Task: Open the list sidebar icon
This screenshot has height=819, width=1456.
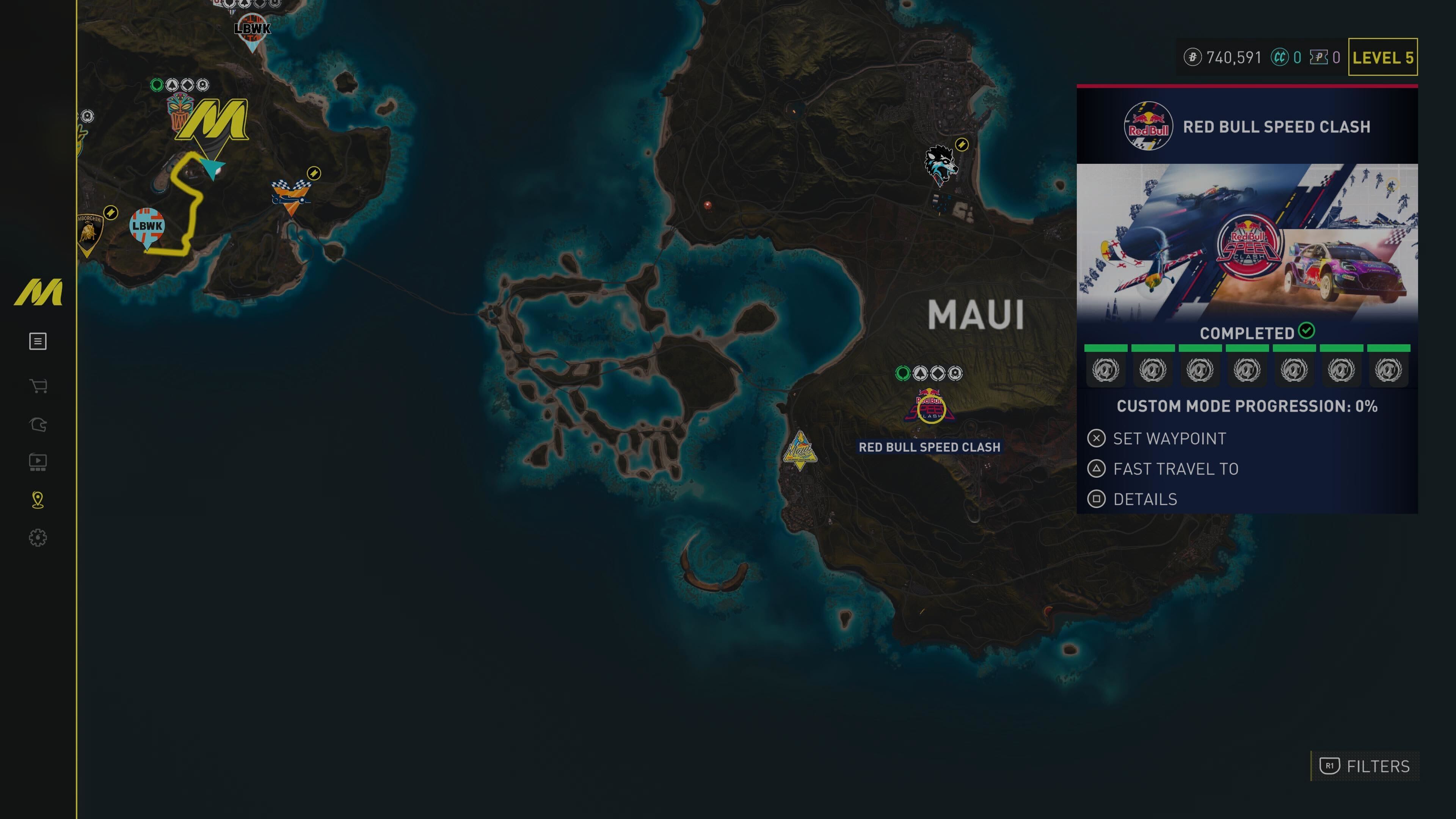Action: (38, 341)
